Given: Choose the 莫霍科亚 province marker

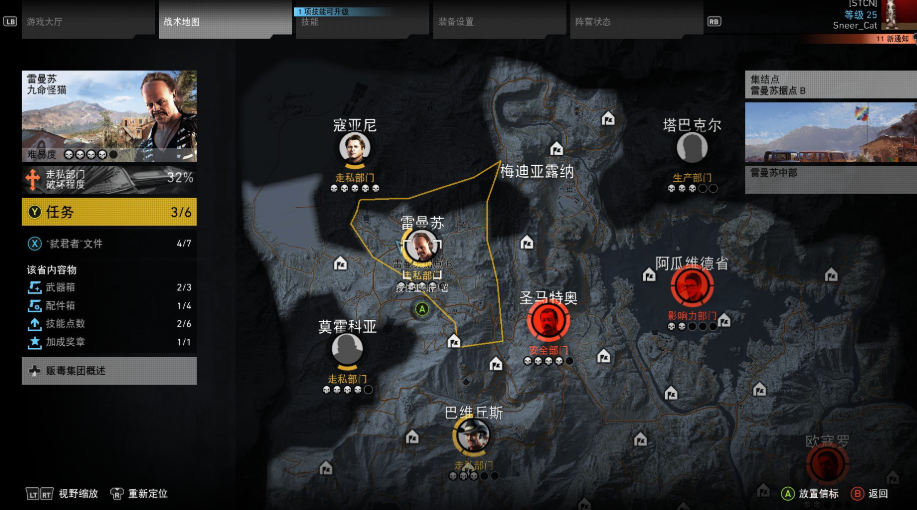Looking at the screenshot, I should point(346,350).
